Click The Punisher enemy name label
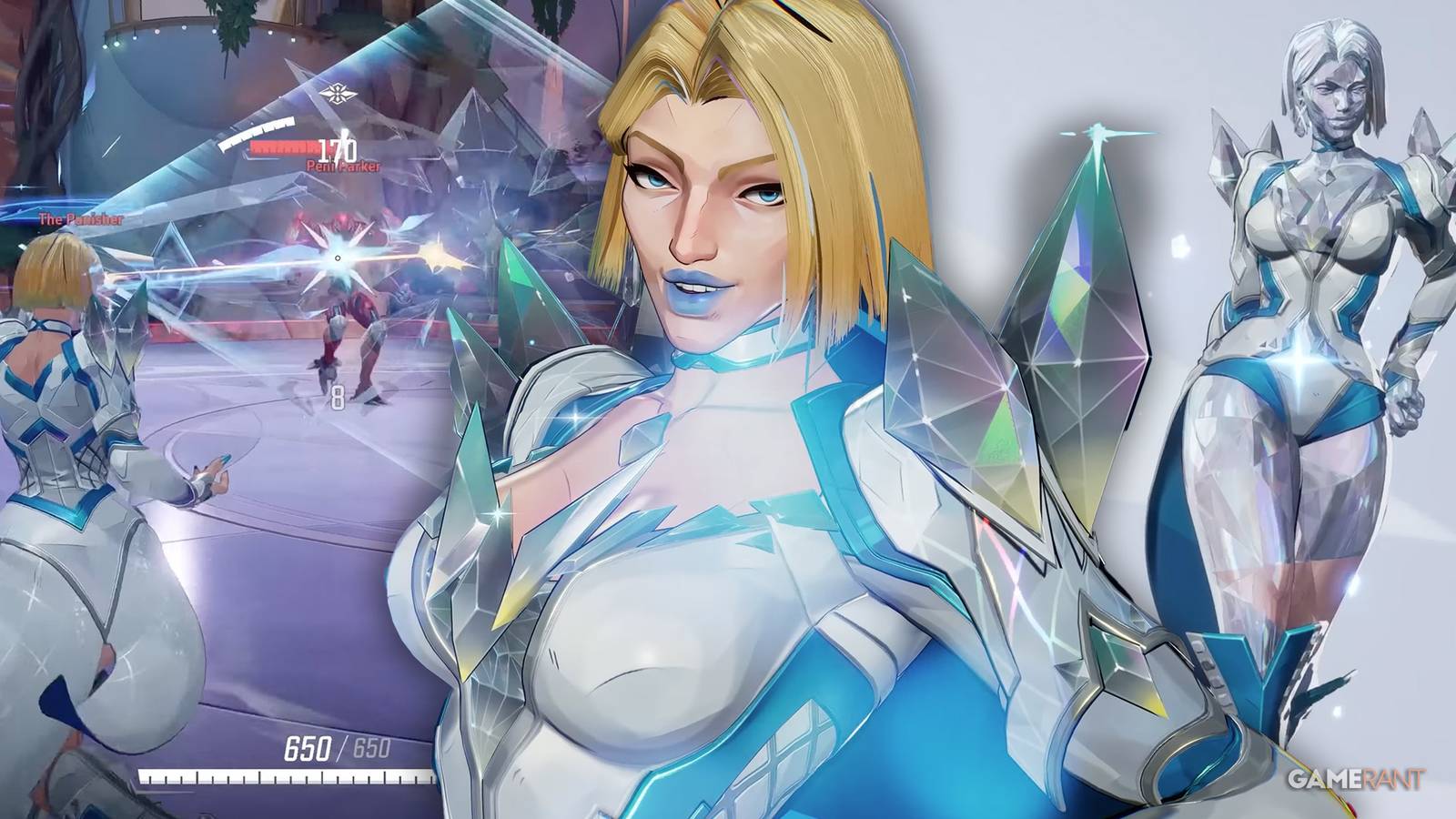Viewport: 1456px width, 819px height. (83, 219)
